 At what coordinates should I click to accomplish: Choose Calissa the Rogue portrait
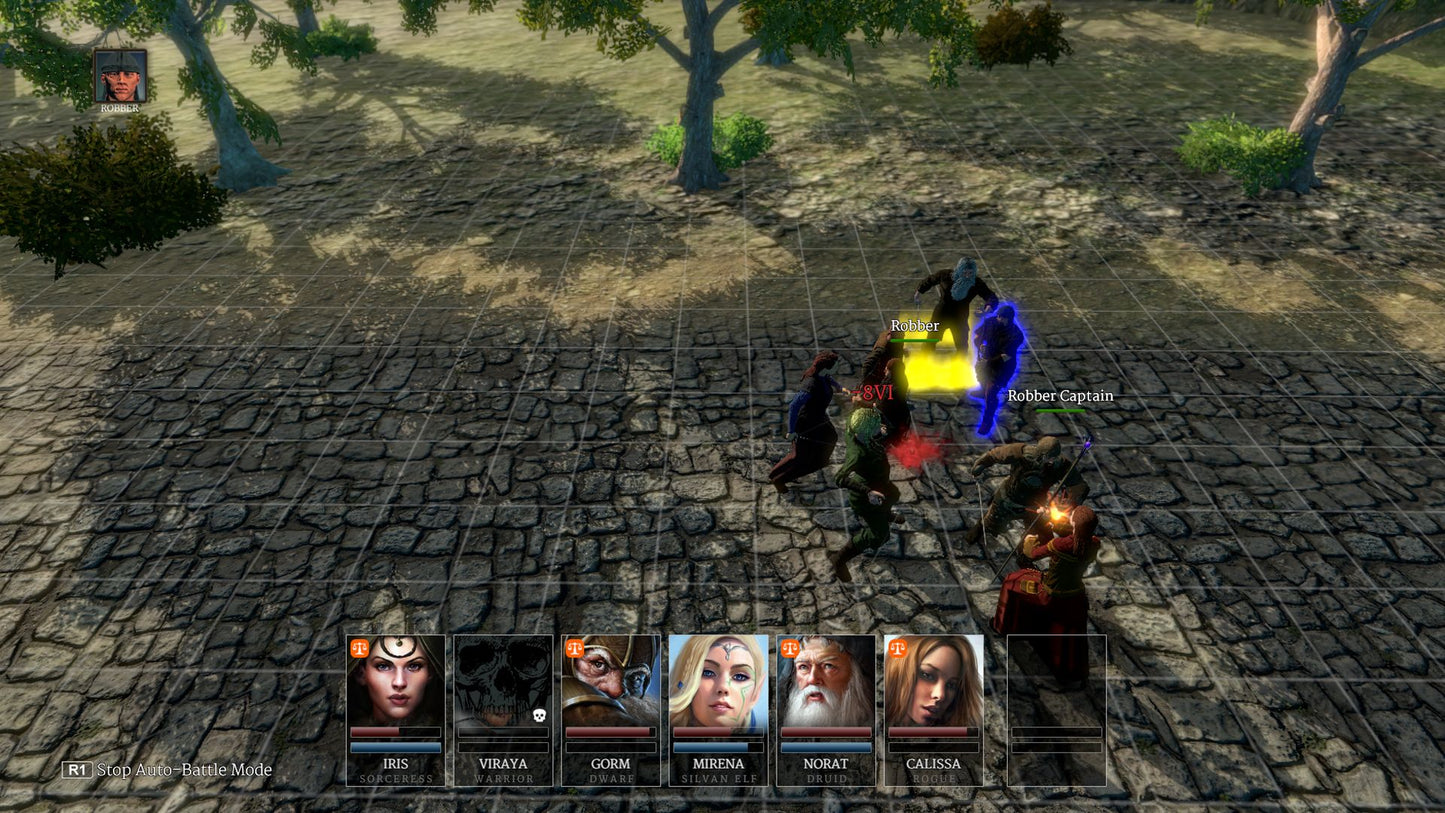point(933,681)
